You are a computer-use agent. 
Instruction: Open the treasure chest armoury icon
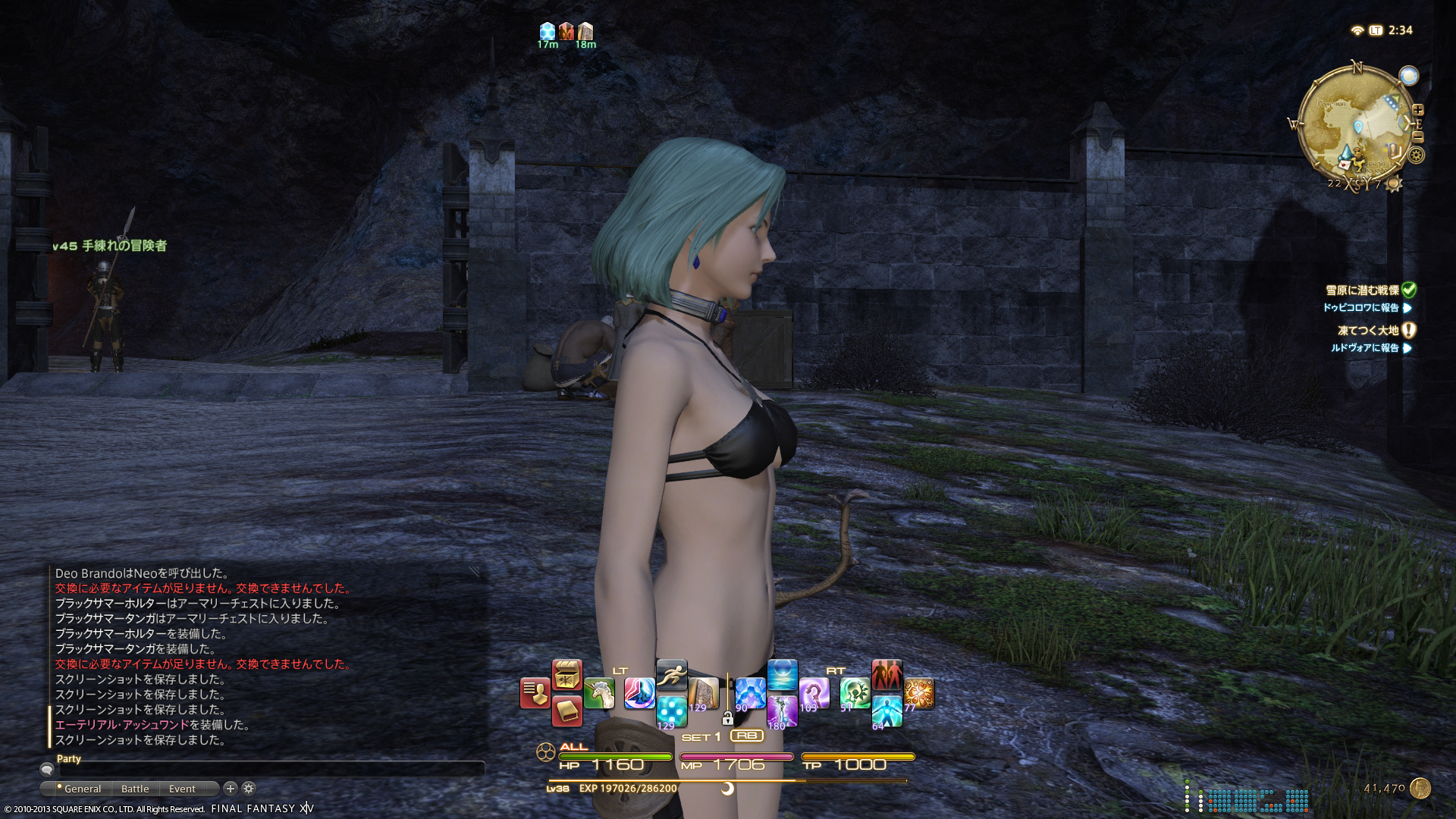pyautogui.click(x=566, y=673)
